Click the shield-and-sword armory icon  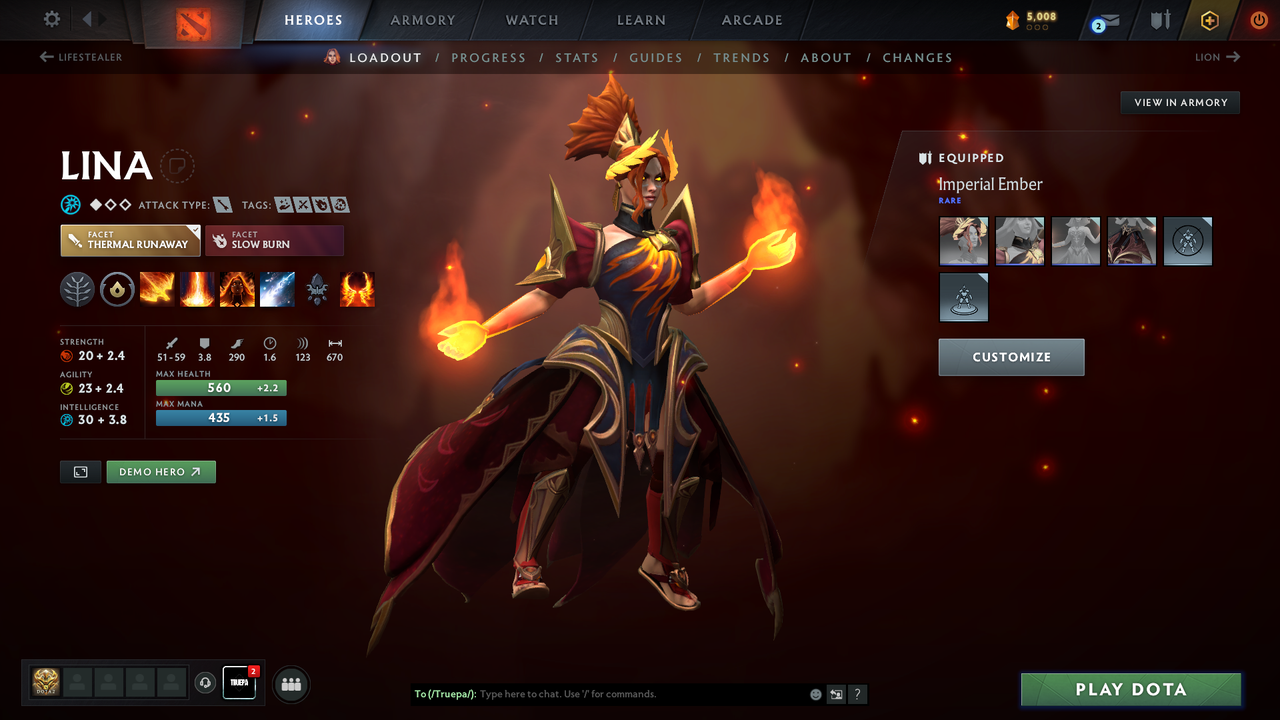(x=1160, y=19)
